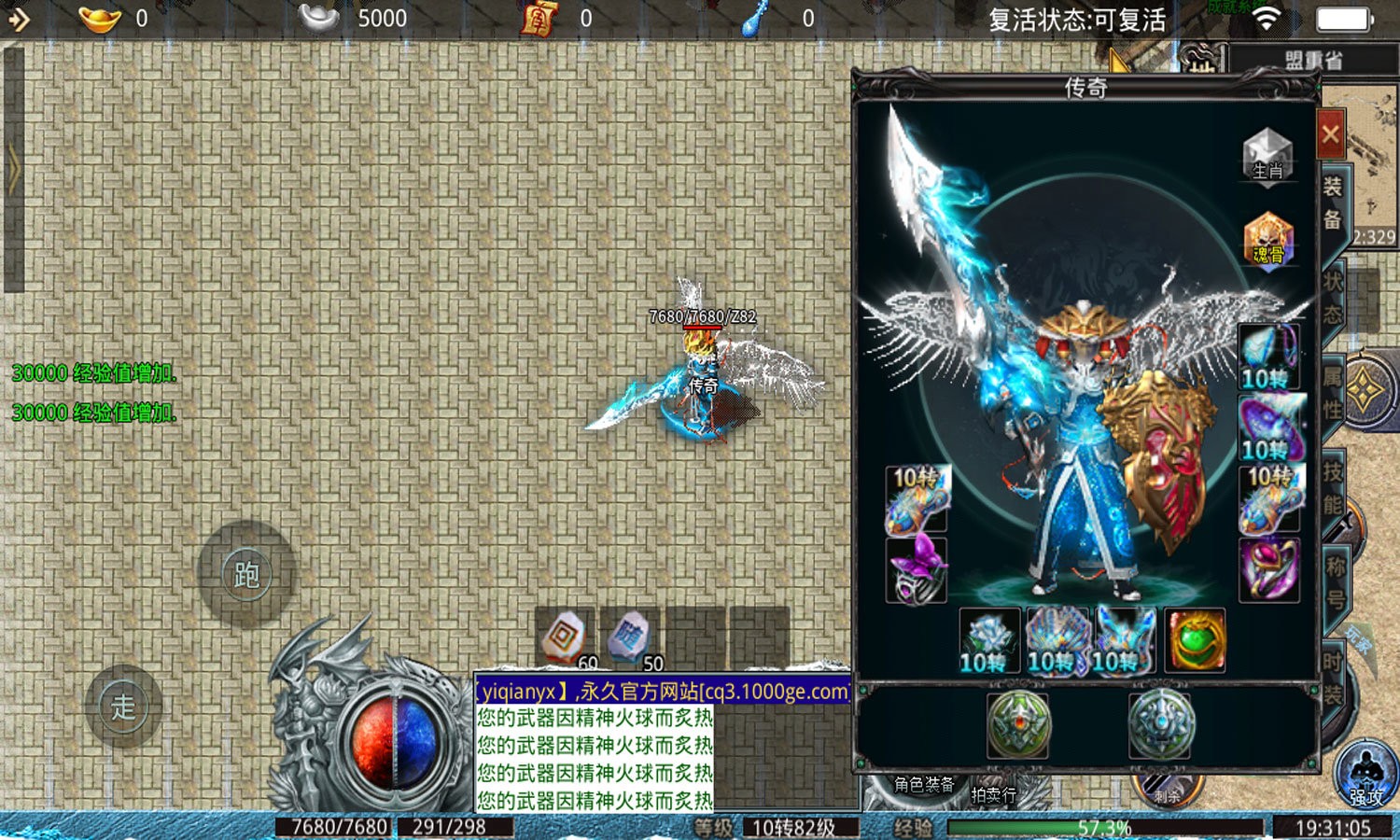Select the purple butterfly ring slot
Image resolution: width=1400 pixels, height=840 pixels.
tap(916, 570)
